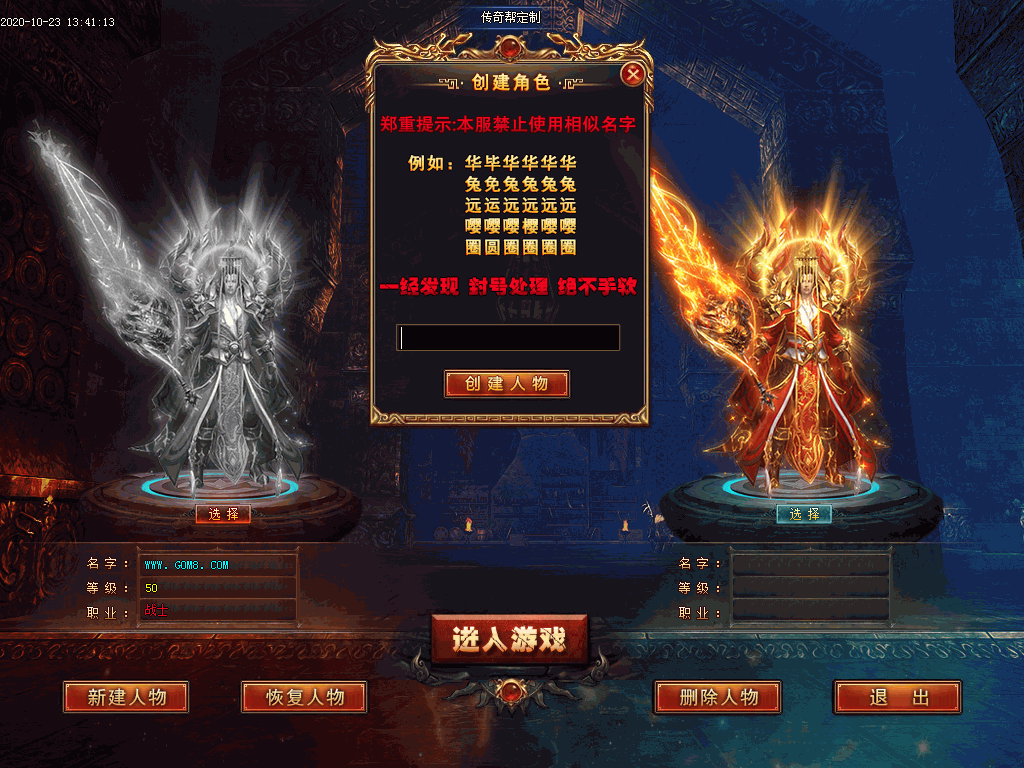Choose the grey character's 选择 button
The height and width of the screenshot is (768, 1024).
point(223,514)
